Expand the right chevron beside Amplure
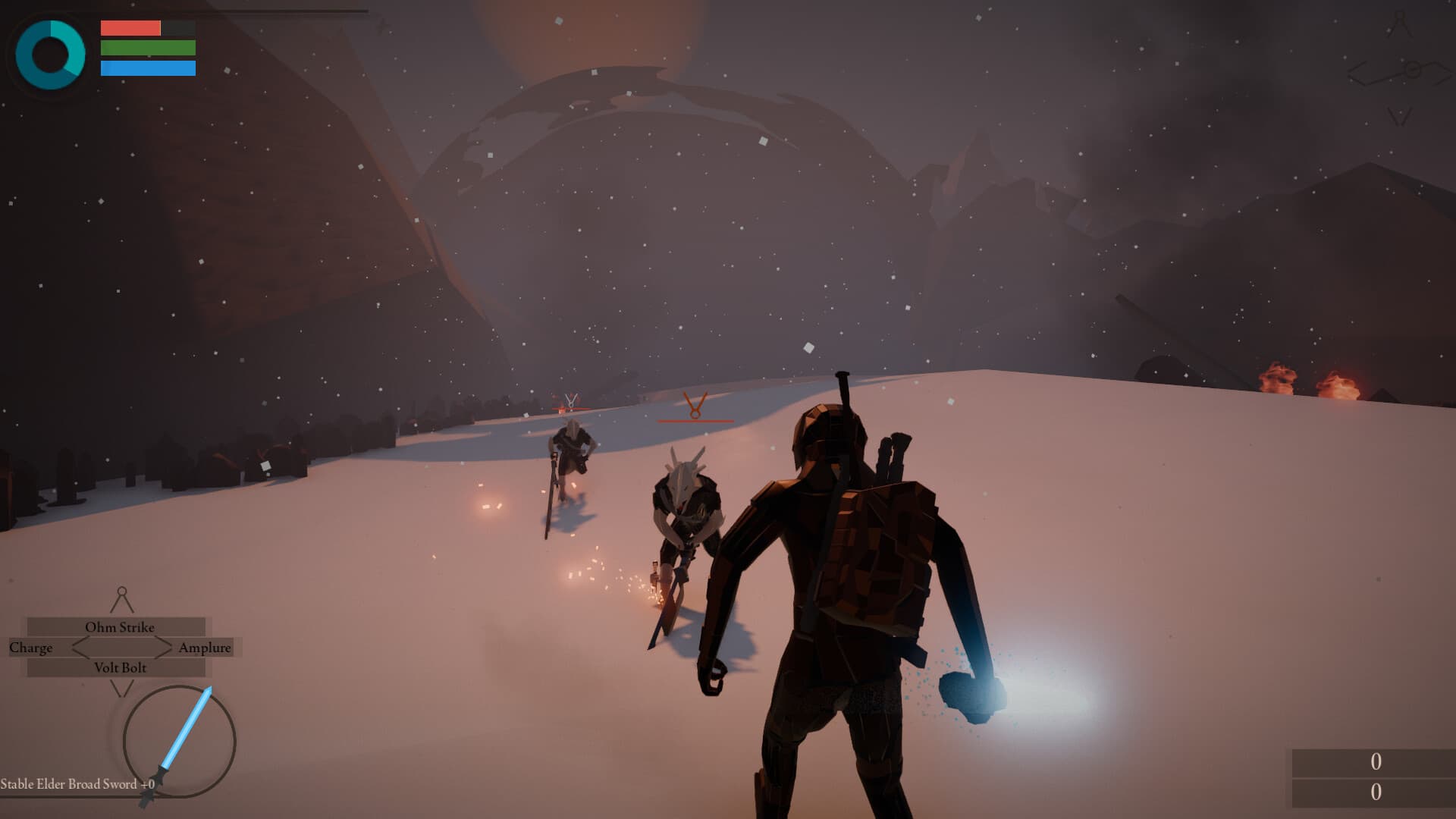The width and height of the screenshot is (1456, 819). tap(168, 648)
